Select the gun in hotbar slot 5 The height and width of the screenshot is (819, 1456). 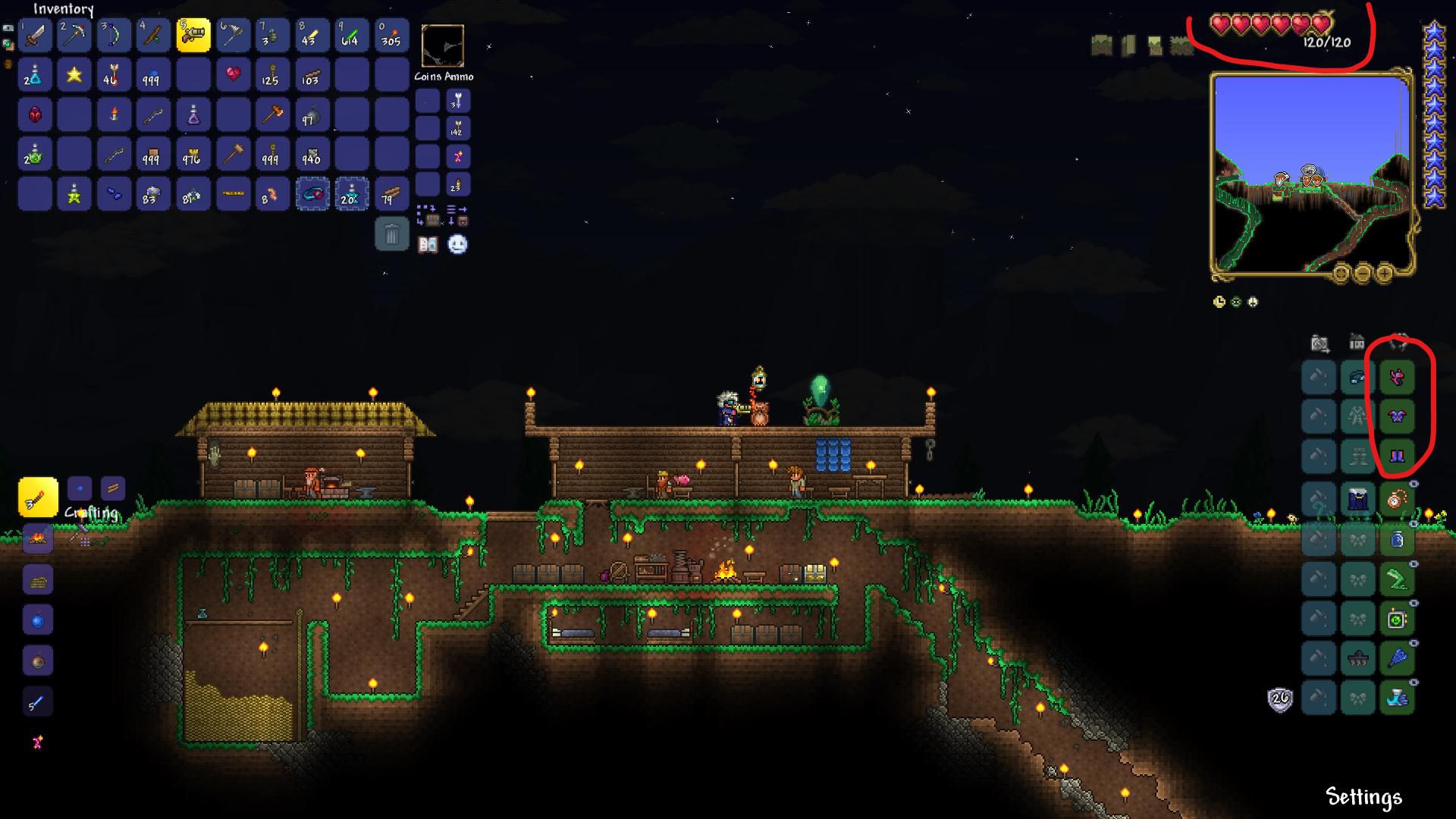coord(193,35)
